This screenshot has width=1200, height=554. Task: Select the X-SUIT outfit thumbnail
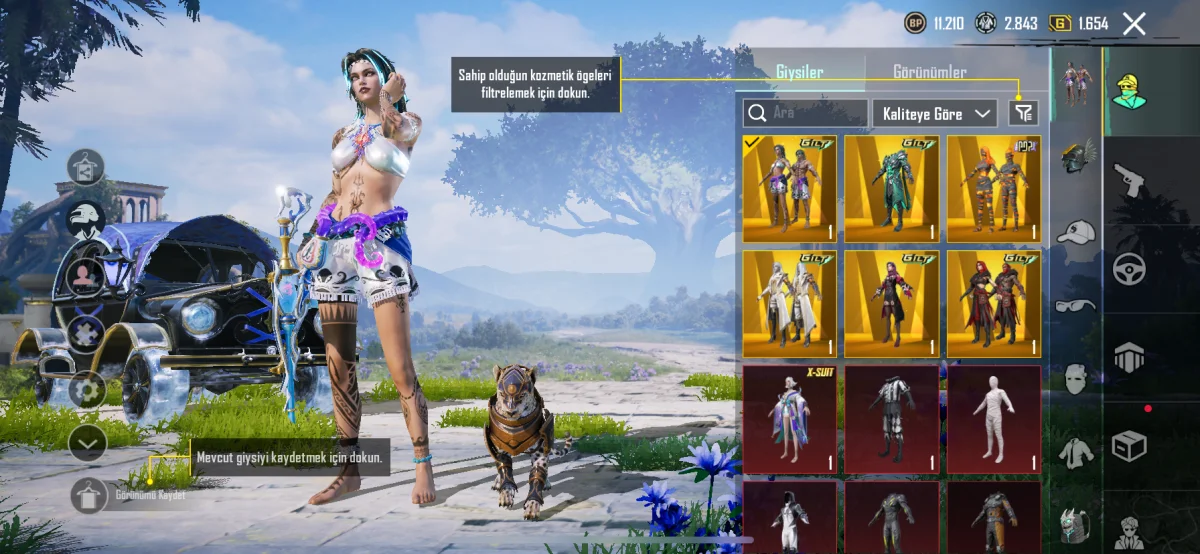click(790, 418)
